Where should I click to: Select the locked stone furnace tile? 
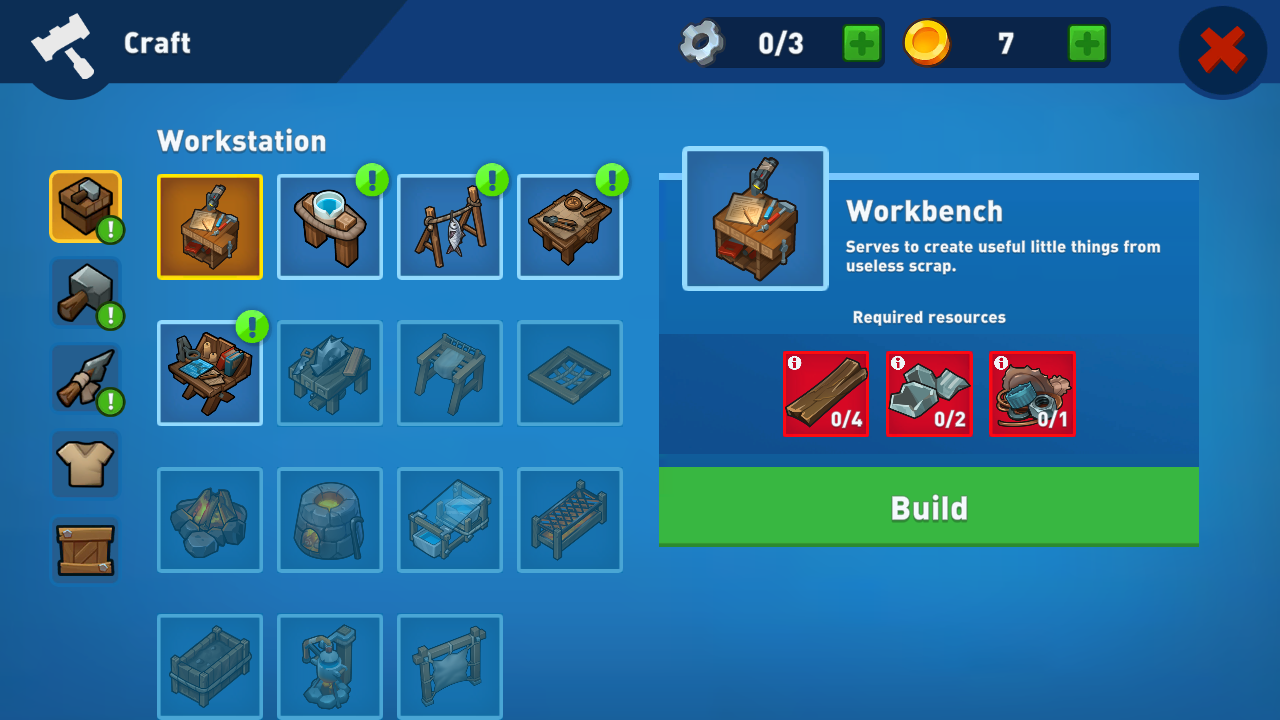(x=330, y=520)
